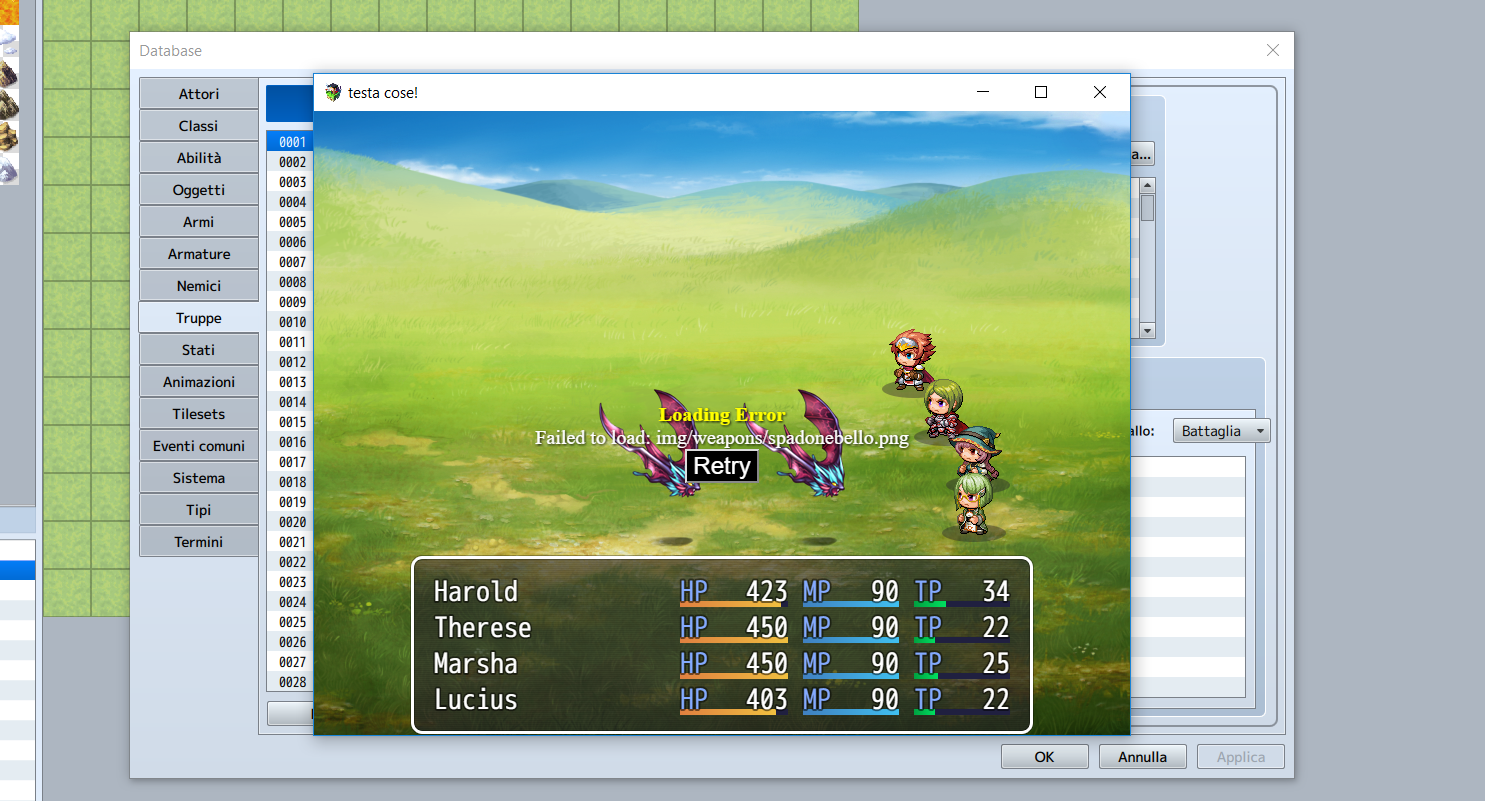Show the Oggetti database tab

pos(199,190)
